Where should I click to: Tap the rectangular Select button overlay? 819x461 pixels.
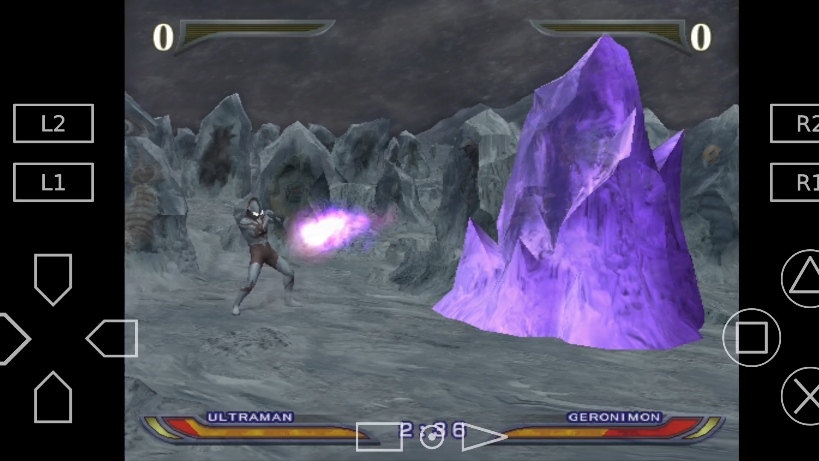[378, 436]
